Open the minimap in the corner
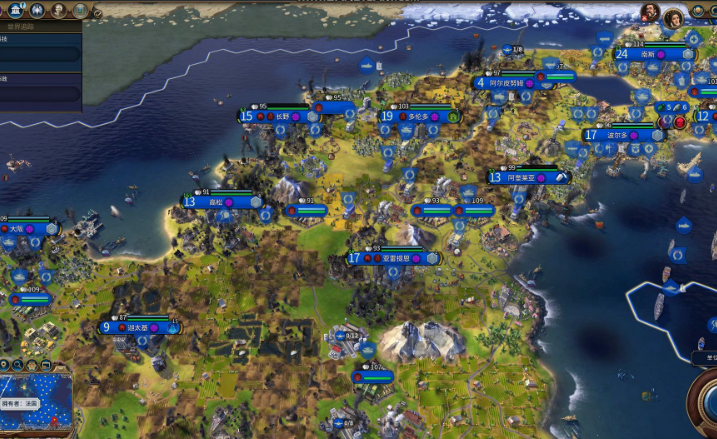Viewport: 717px width, 439px height. [36, 403]
